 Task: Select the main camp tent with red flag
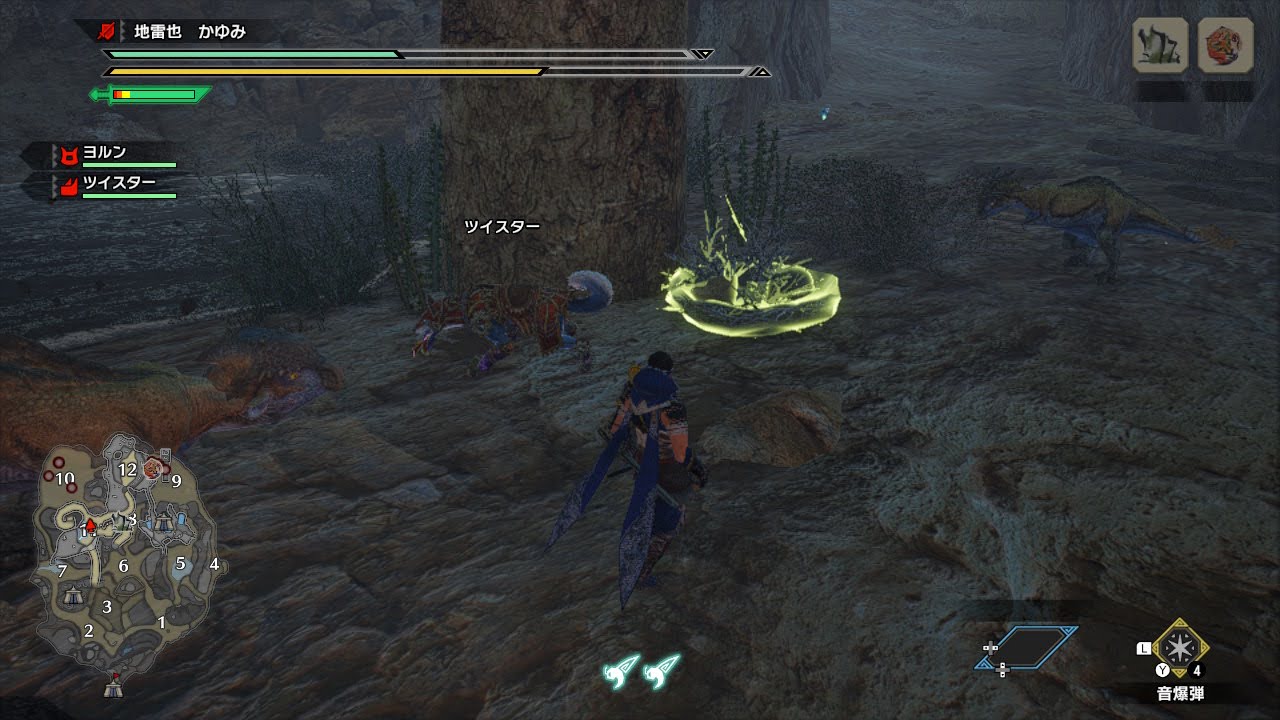pos(113,687)
